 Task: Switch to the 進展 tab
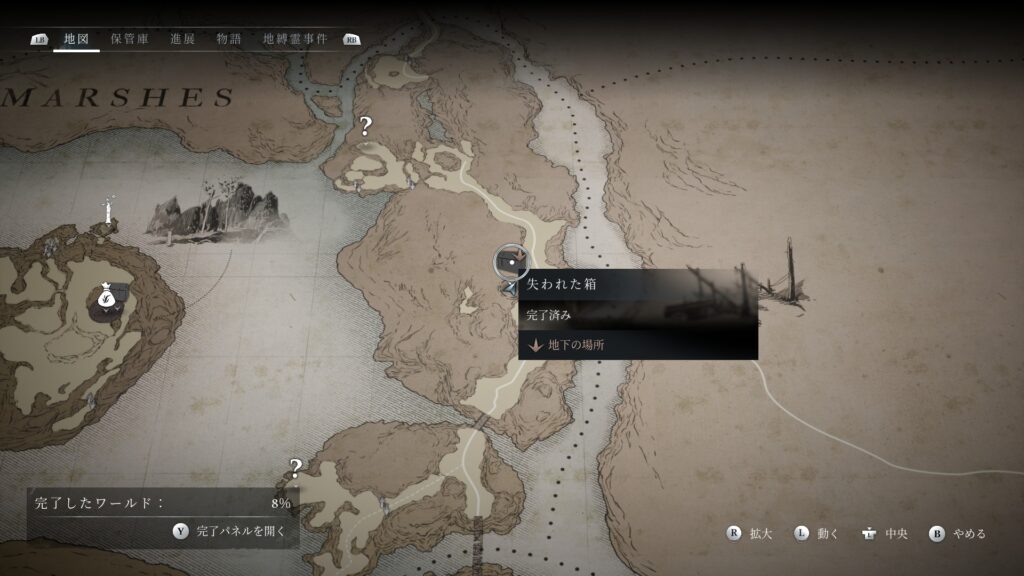[183, 39]
